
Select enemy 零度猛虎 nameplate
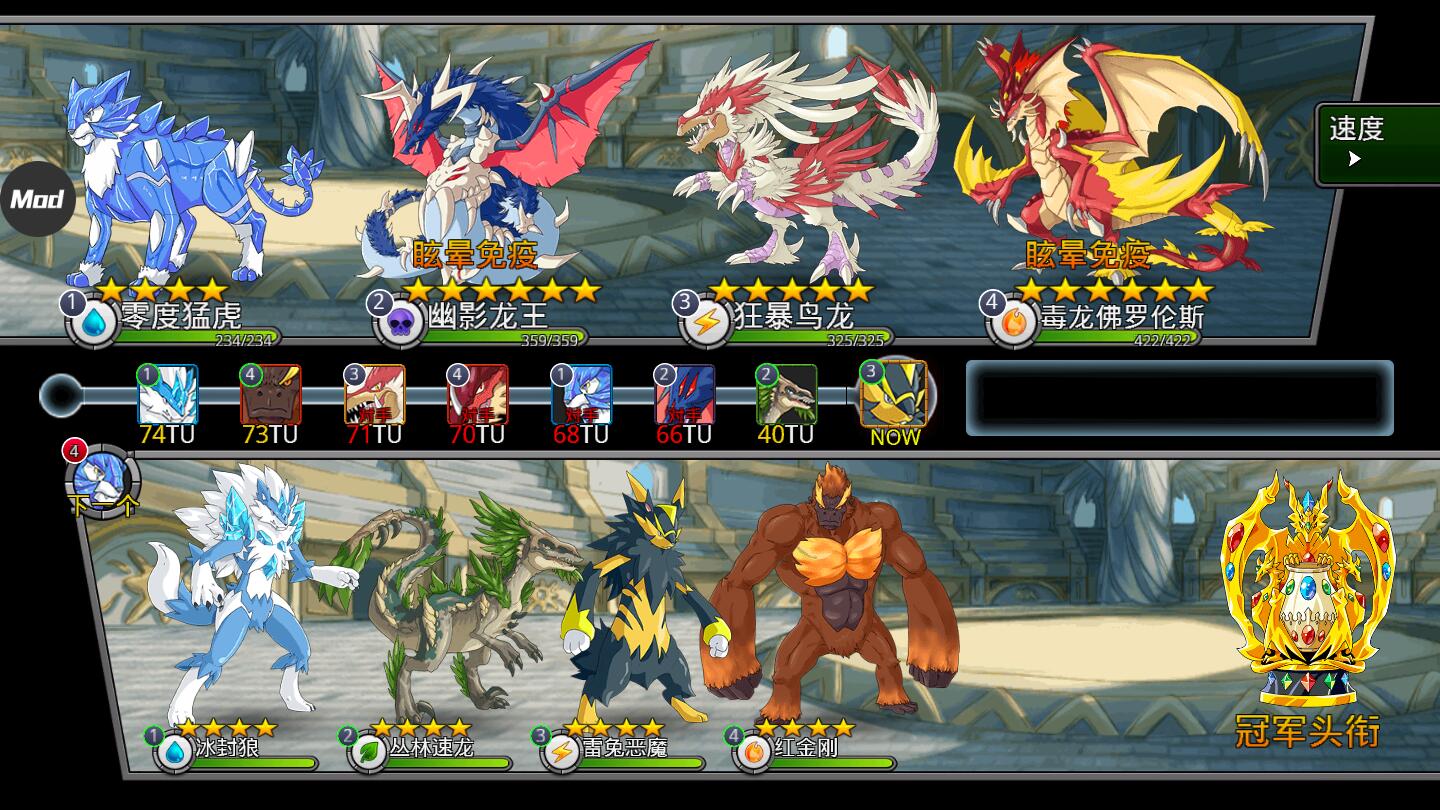coord(180,318)
